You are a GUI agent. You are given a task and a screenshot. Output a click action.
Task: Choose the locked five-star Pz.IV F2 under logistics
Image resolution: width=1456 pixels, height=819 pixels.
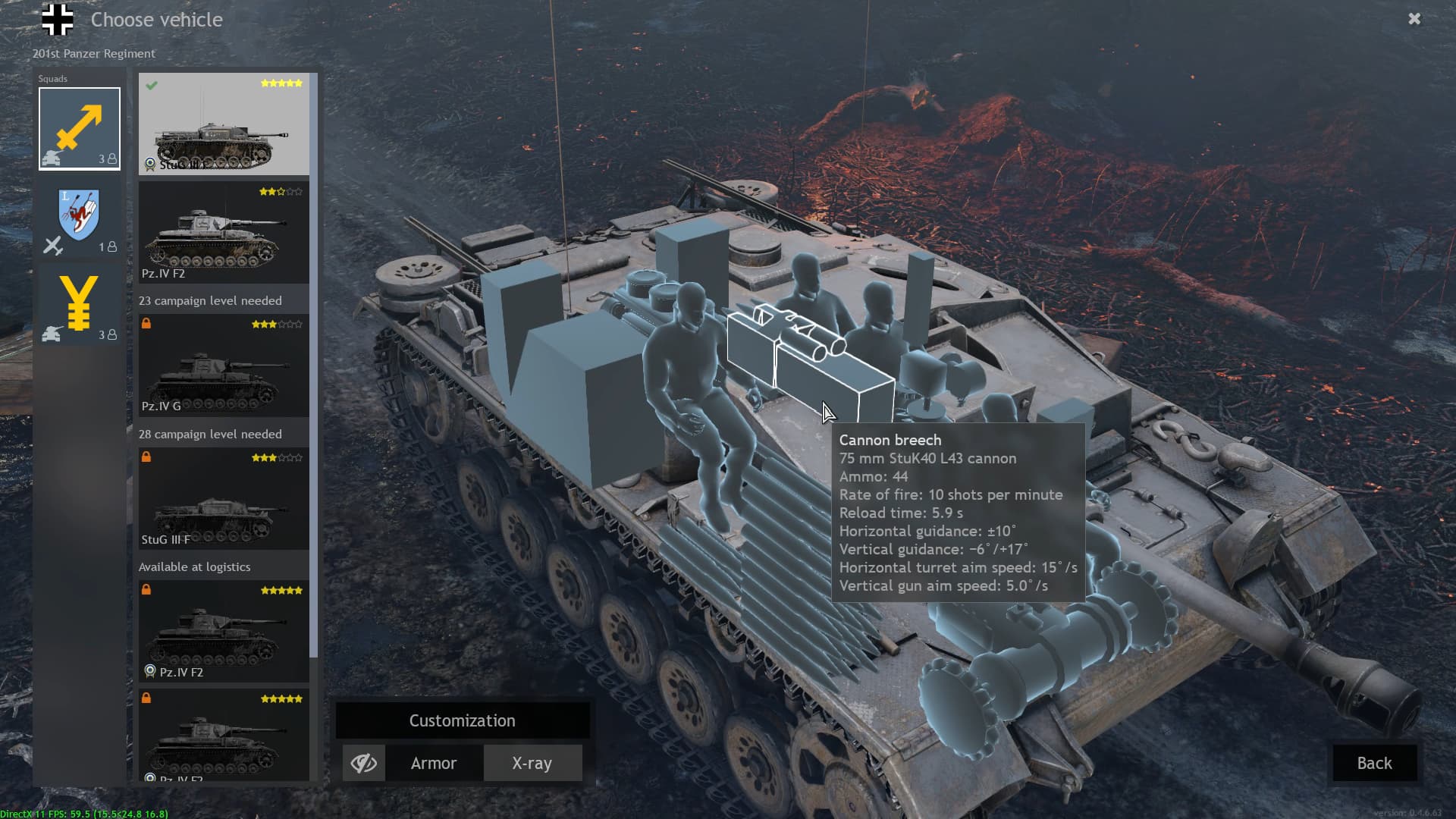pyautogui.click(x=224, y=632)
